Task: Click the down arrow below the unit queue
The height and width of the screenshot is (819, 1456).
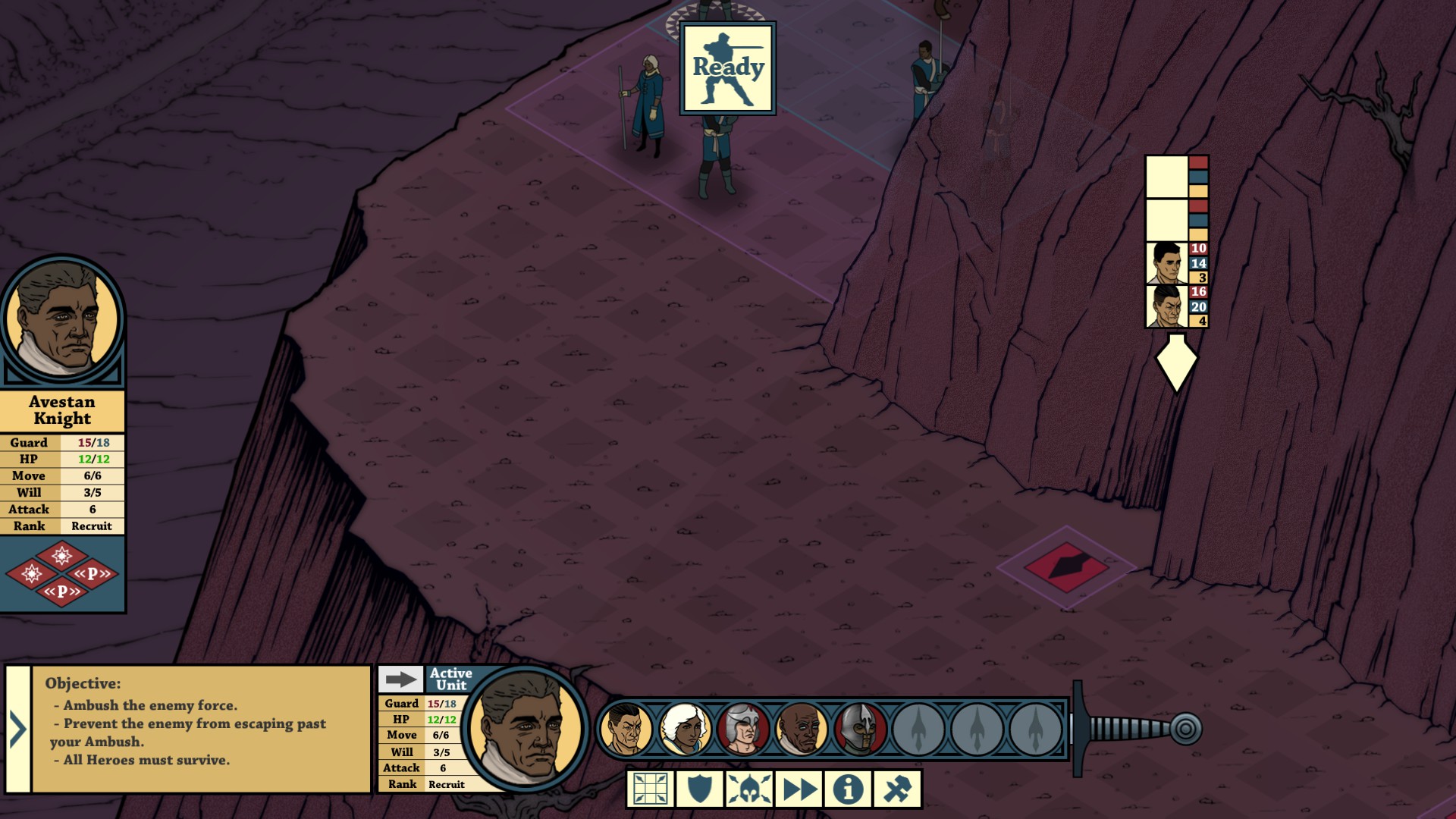Action: [x=1175, y=363]
